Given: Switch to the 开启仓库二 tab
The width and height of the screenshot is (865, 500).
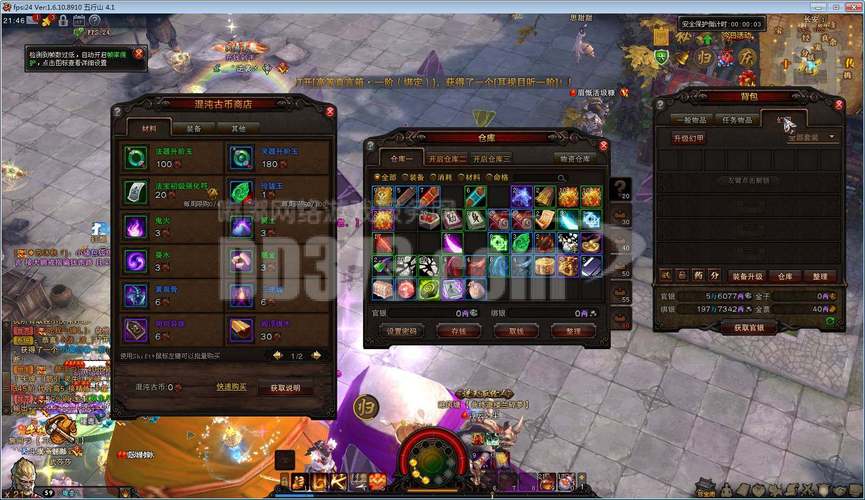Looking at the screenshot, I should [448, 158].
